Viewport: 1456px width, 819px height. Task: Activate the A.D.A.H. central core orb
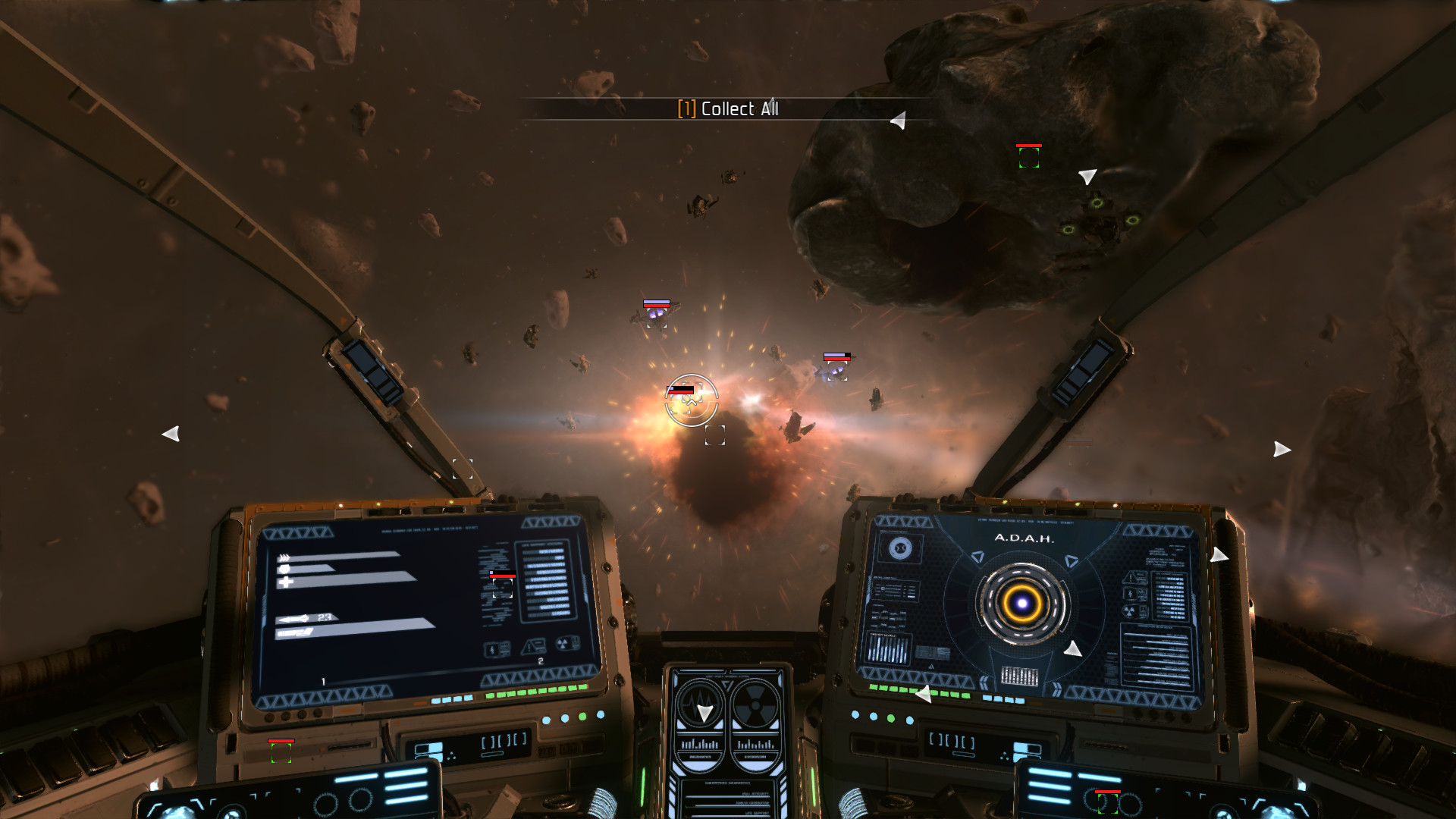[1022, 604]
